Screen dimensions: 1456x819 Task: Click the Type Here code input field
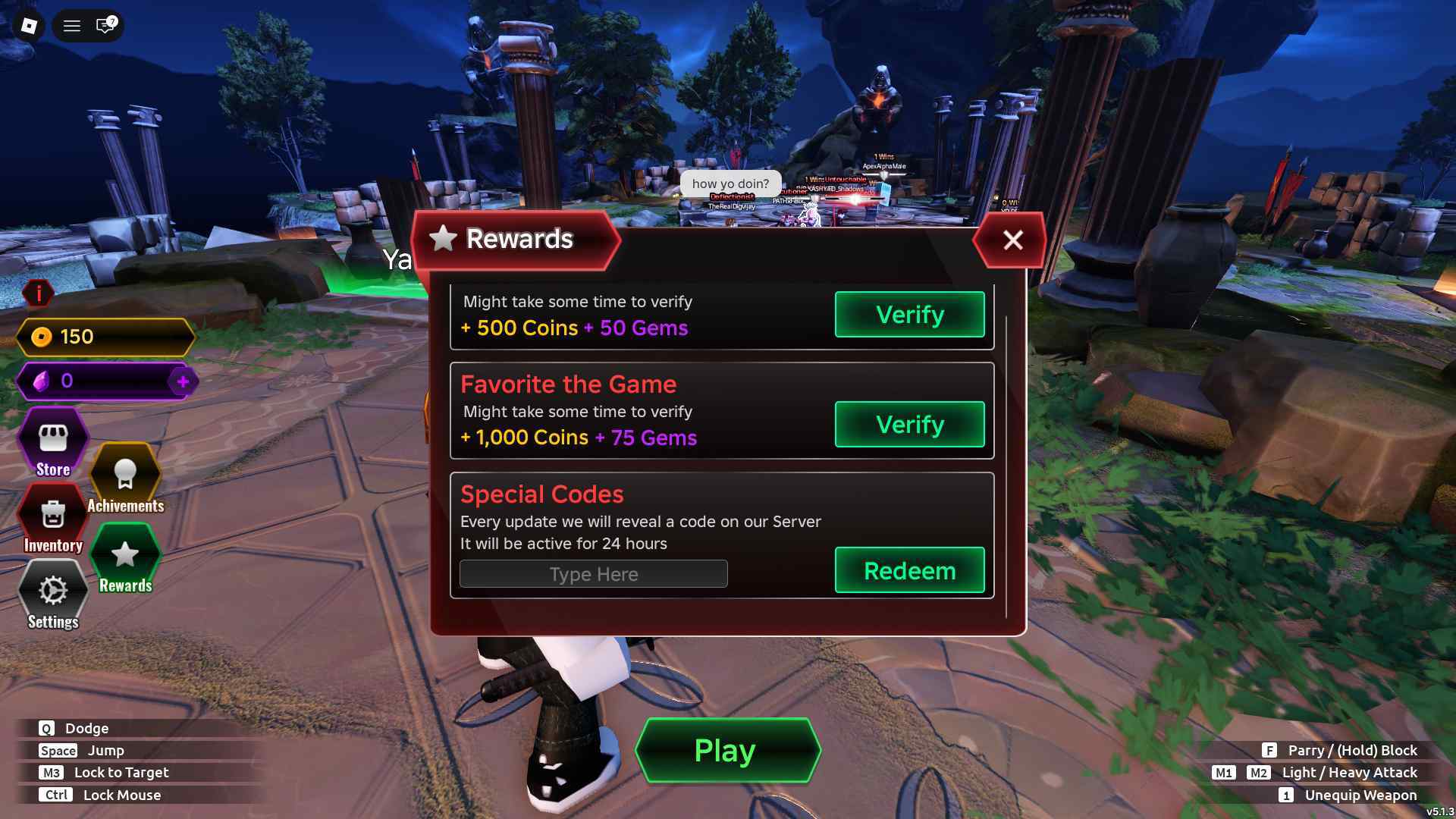point(593,573)
